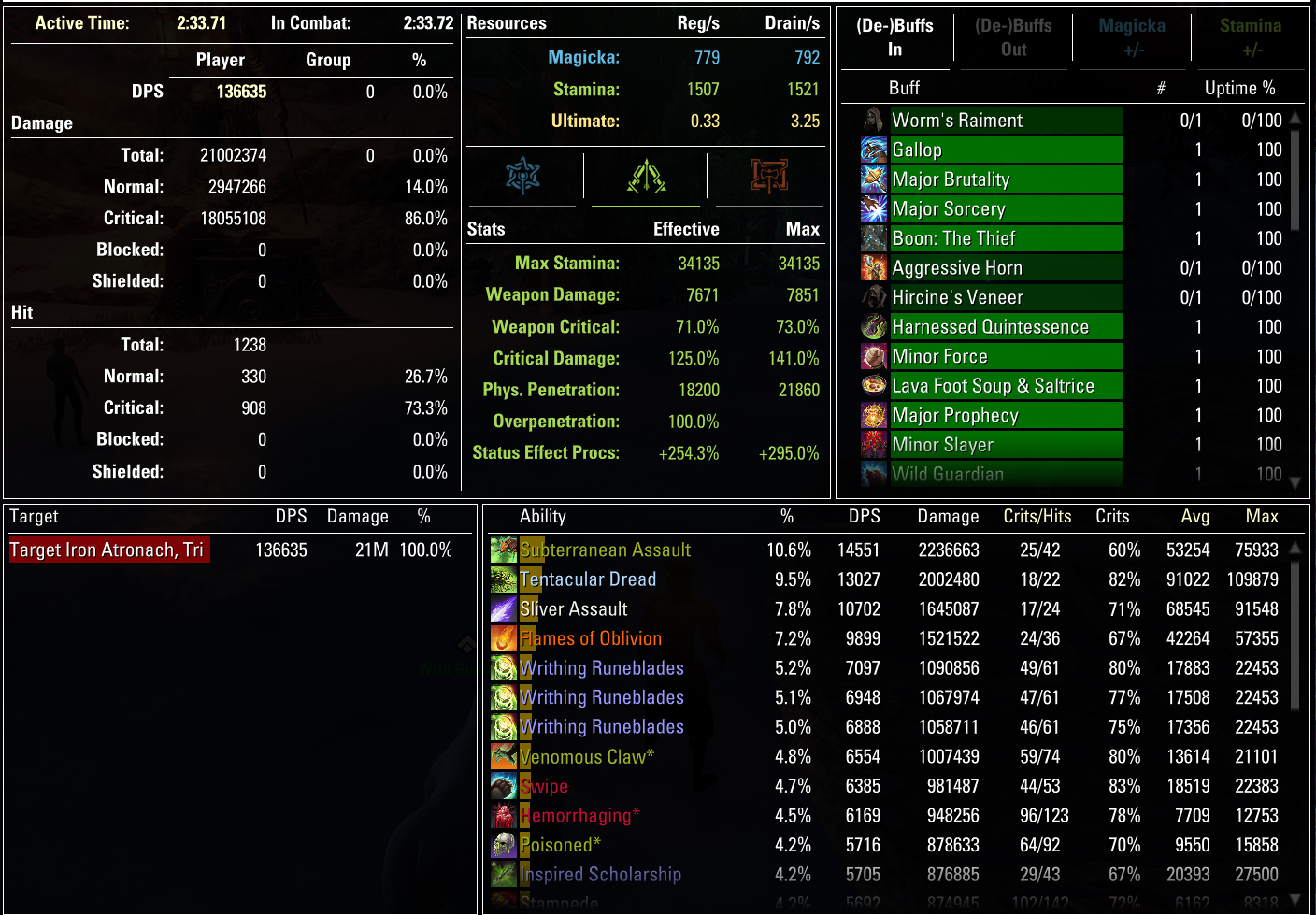Click the Harnessed Quintessence buff icon
Image resolution: width=1316 pixels, height=915 pixels.
[x=874, y=326]
